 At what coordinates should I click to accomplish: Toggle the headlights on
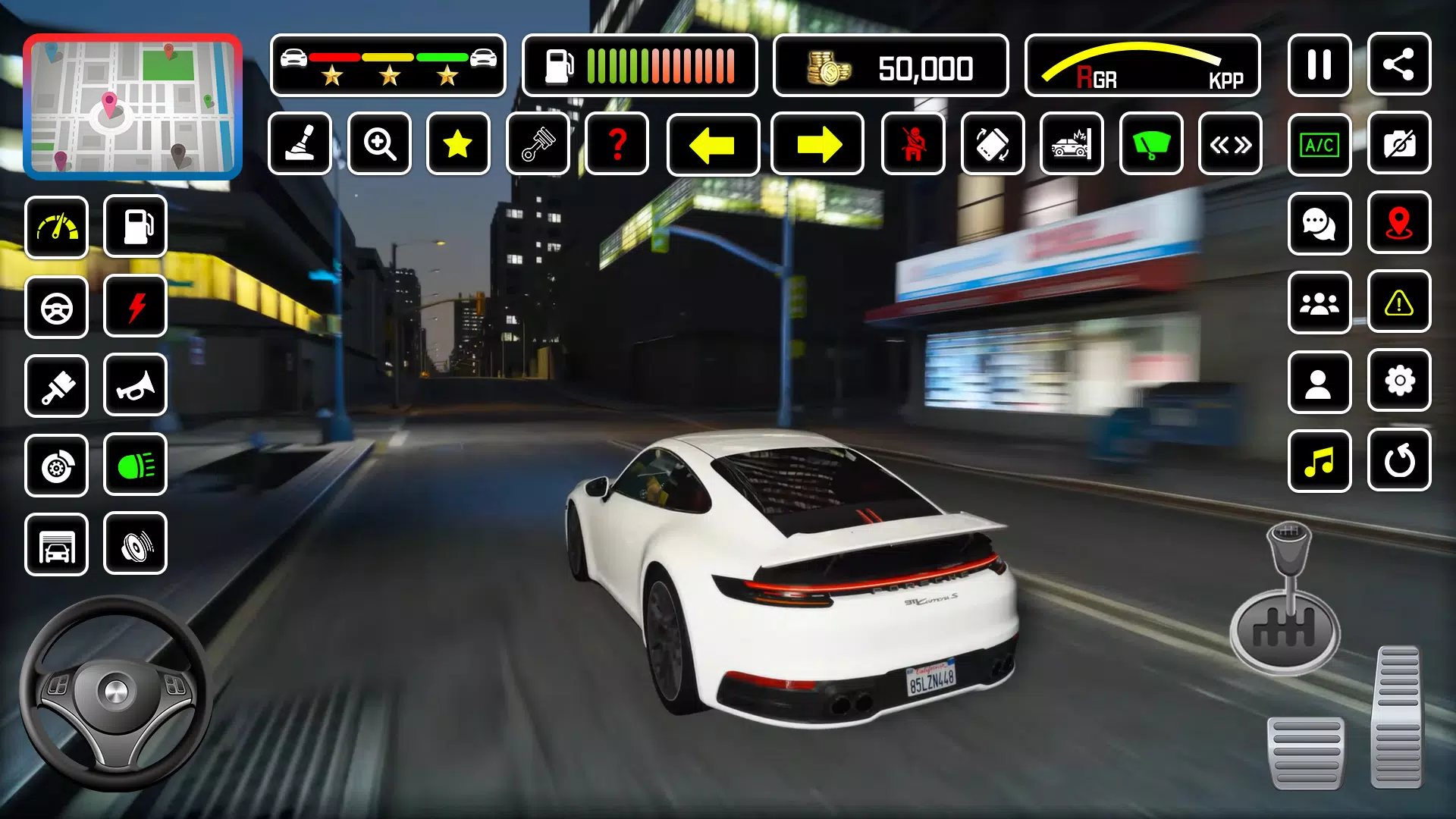pyautogui.click(x=135, y=465)
